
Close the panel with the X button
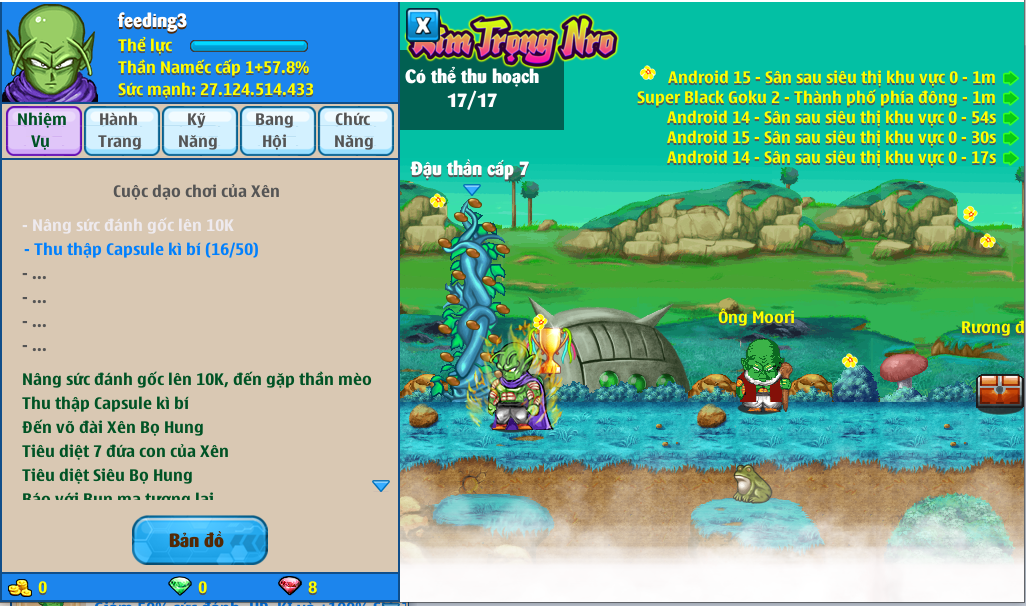423,25
